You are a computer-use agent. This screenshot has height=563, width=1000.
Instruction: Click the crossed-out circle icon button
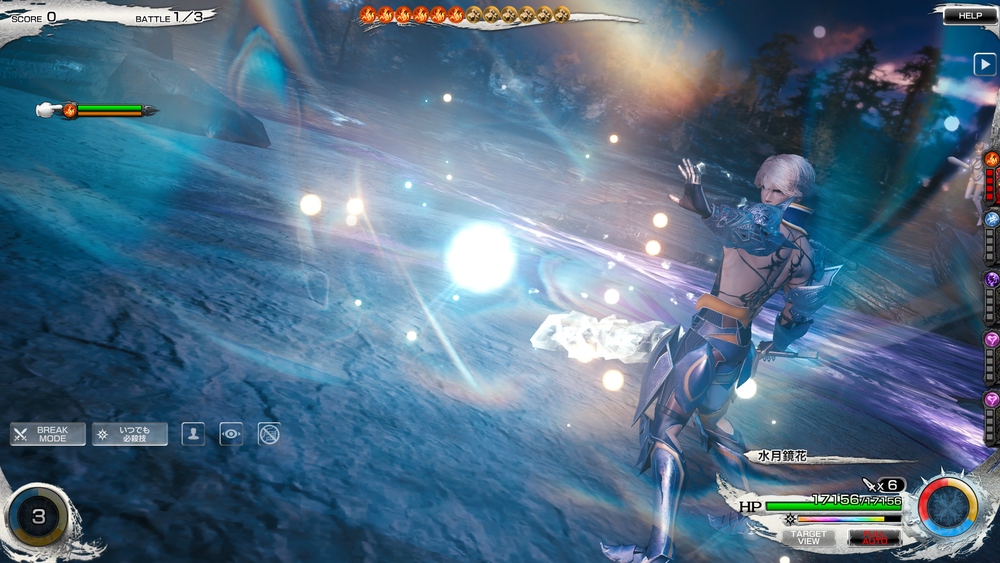click(268, 434)
